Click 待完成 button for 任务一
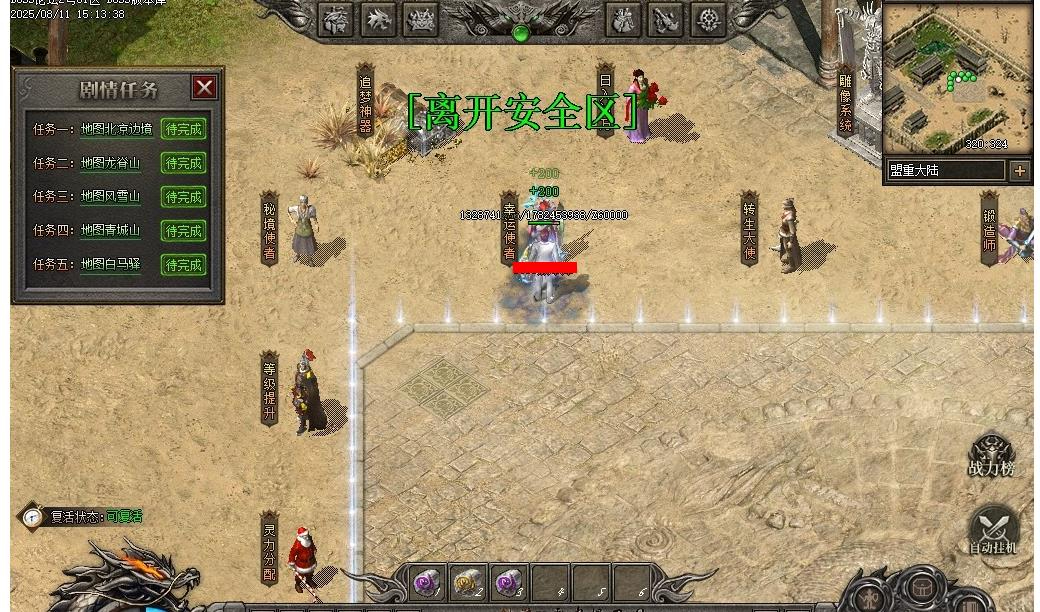The image size is (1040, 612). point(184,129)
